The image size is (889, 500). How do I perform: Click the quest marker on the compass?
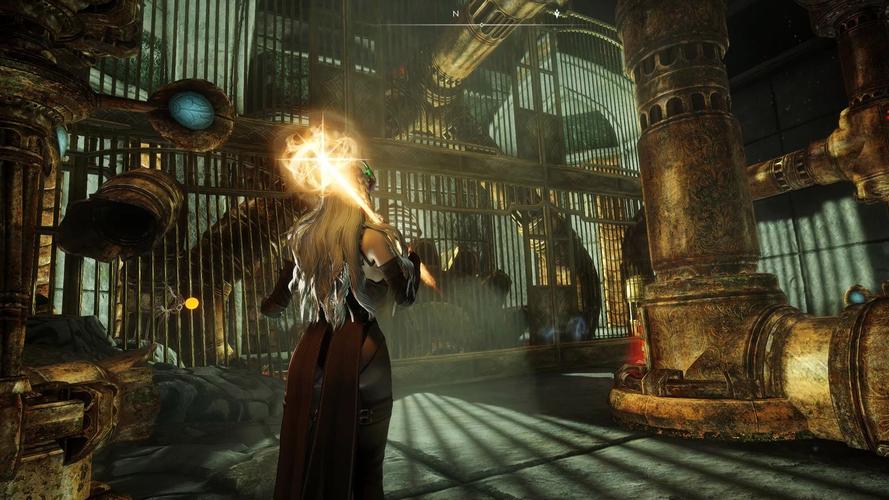(x=557, y=14)
